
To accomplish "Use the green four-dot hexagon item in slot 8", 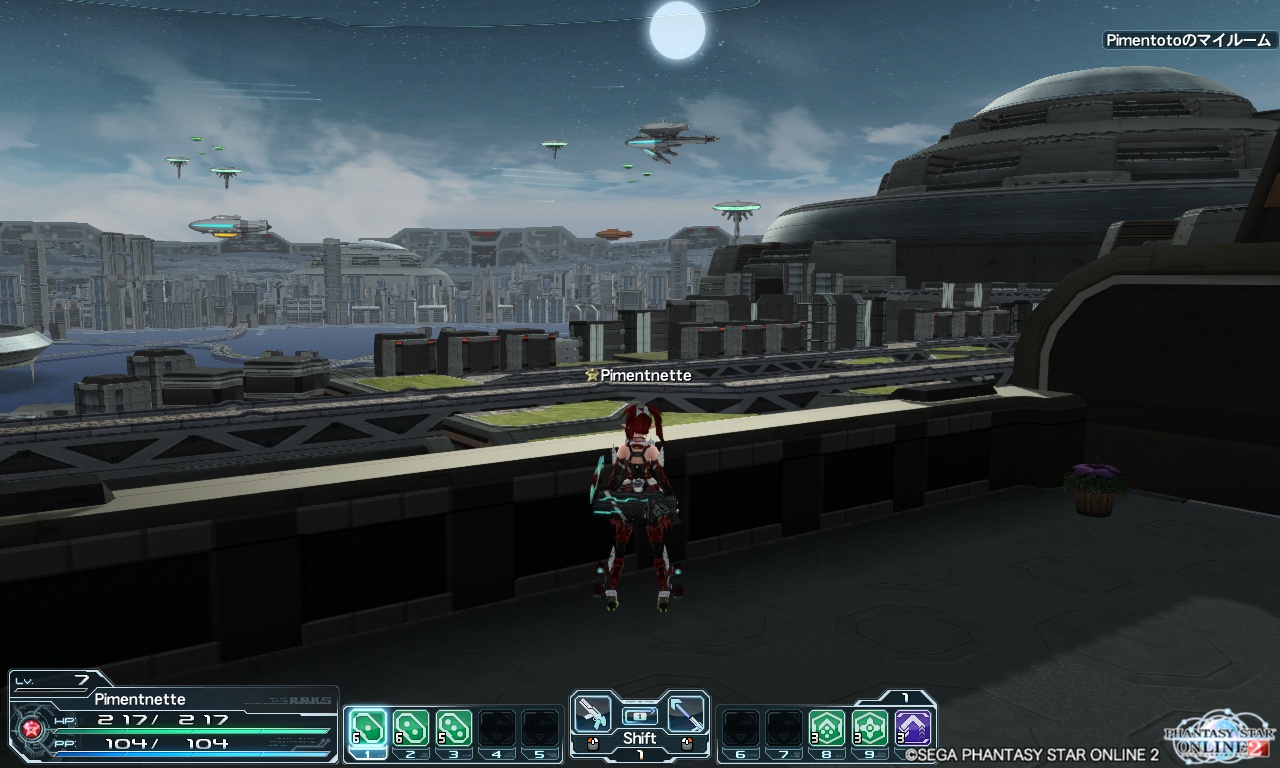I will (x=827, y=728).
